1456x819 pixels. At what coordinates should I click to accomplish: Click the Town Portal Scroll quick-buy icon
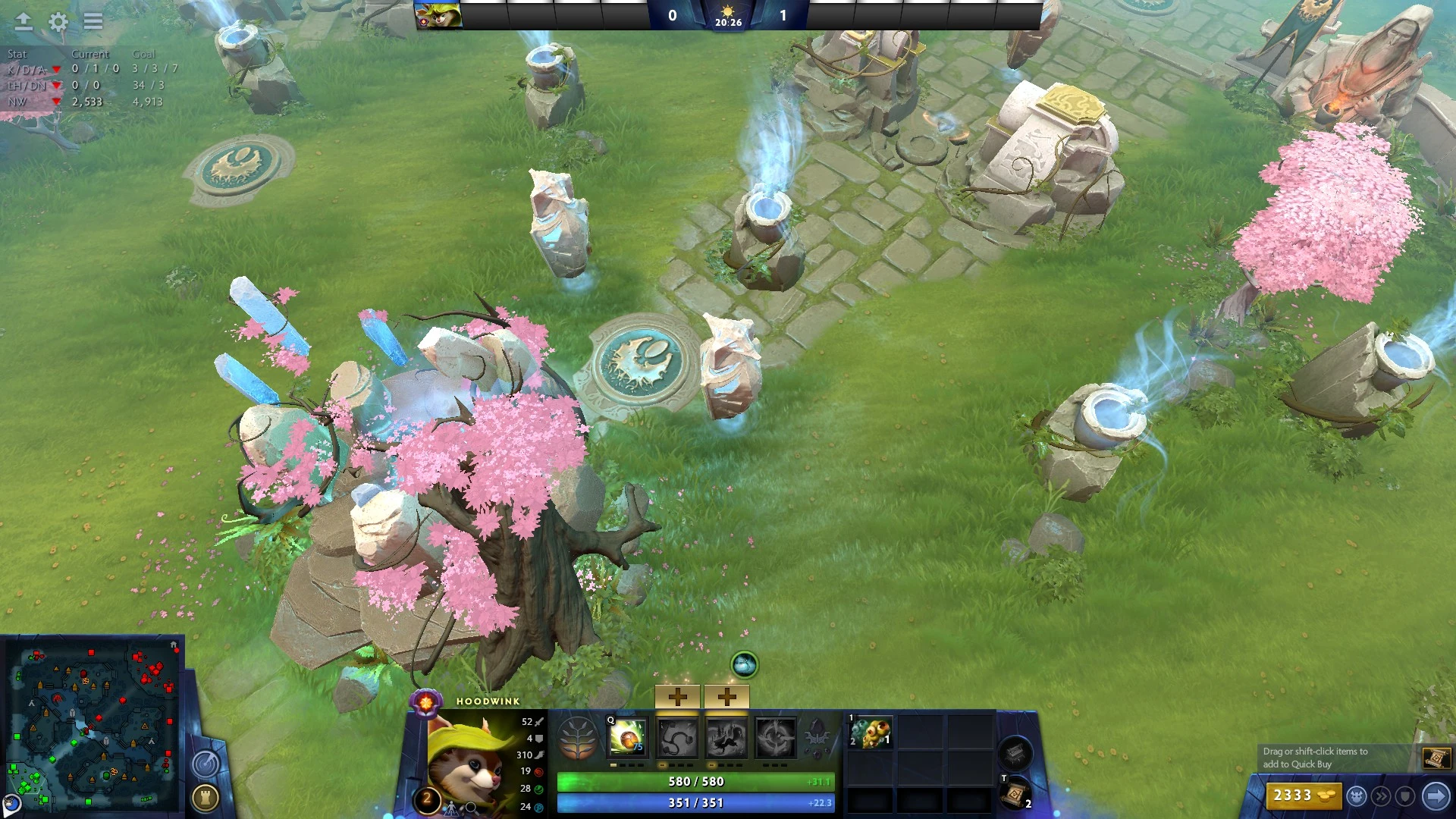tap(1436, 758)
